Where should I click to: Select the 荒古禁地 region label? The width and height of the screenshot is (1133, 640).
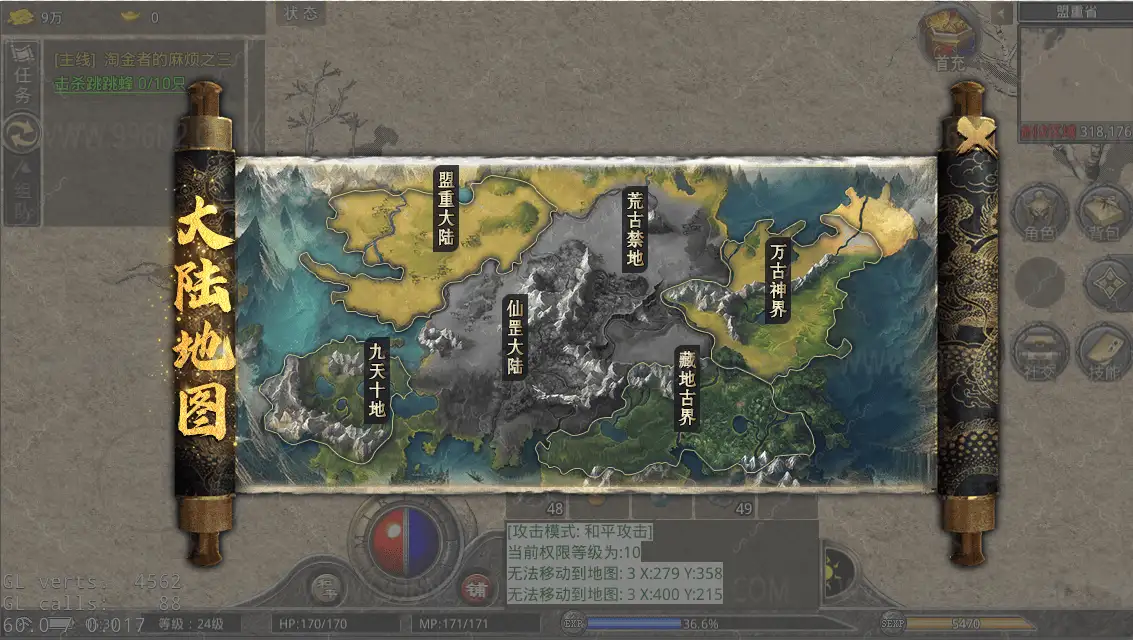[634, 228]
